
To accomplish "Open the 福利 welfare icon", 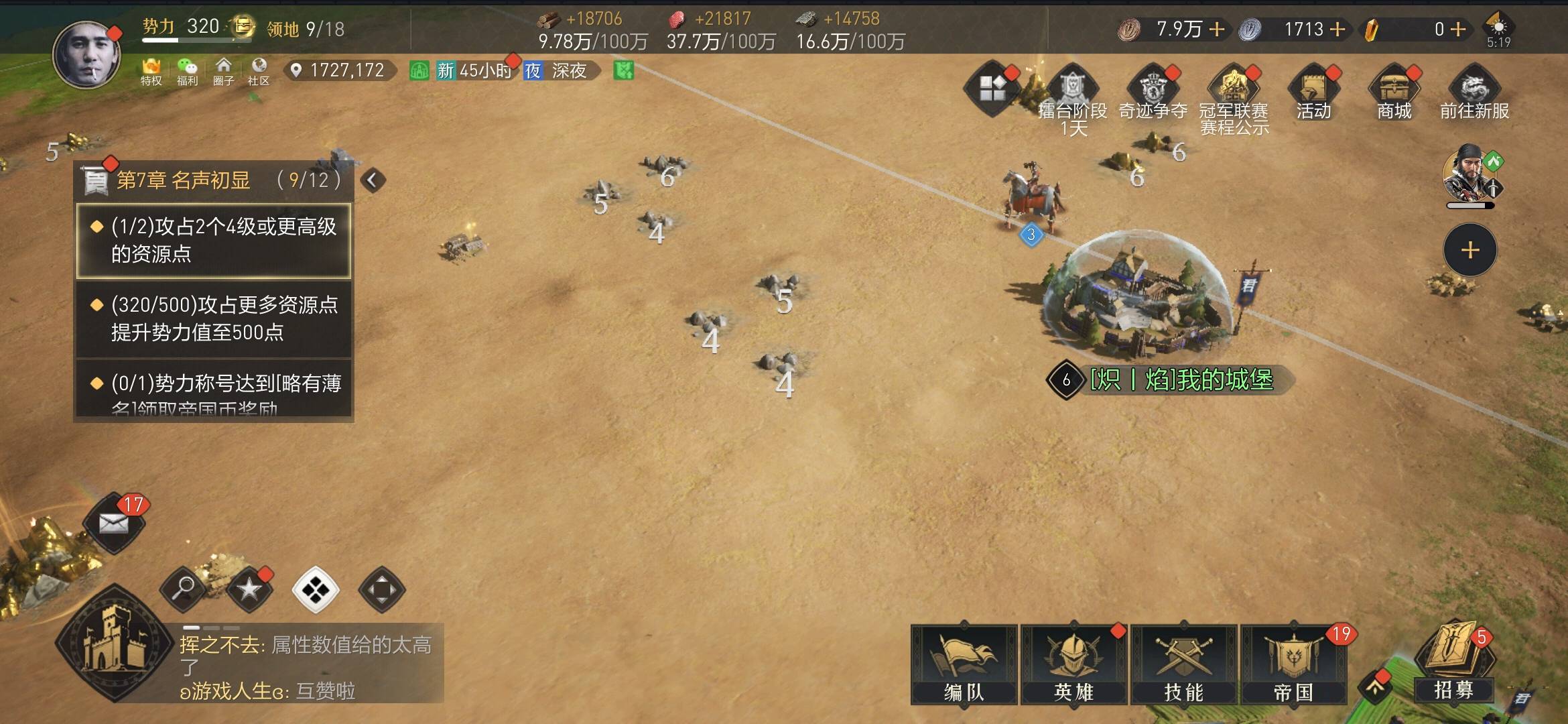I will coord(187,71).
